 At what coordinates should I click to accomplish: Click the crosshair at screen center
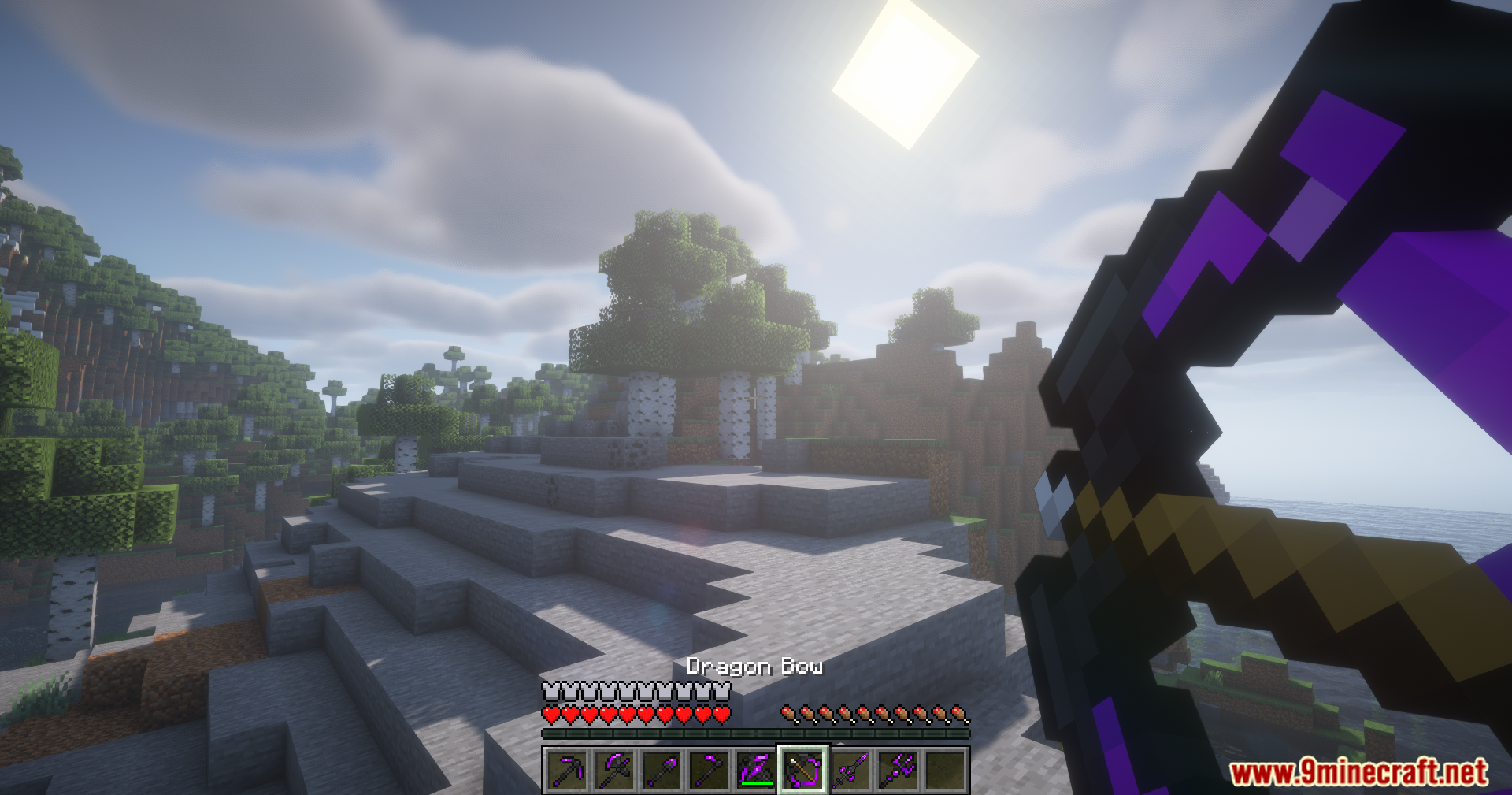[754, 398]
